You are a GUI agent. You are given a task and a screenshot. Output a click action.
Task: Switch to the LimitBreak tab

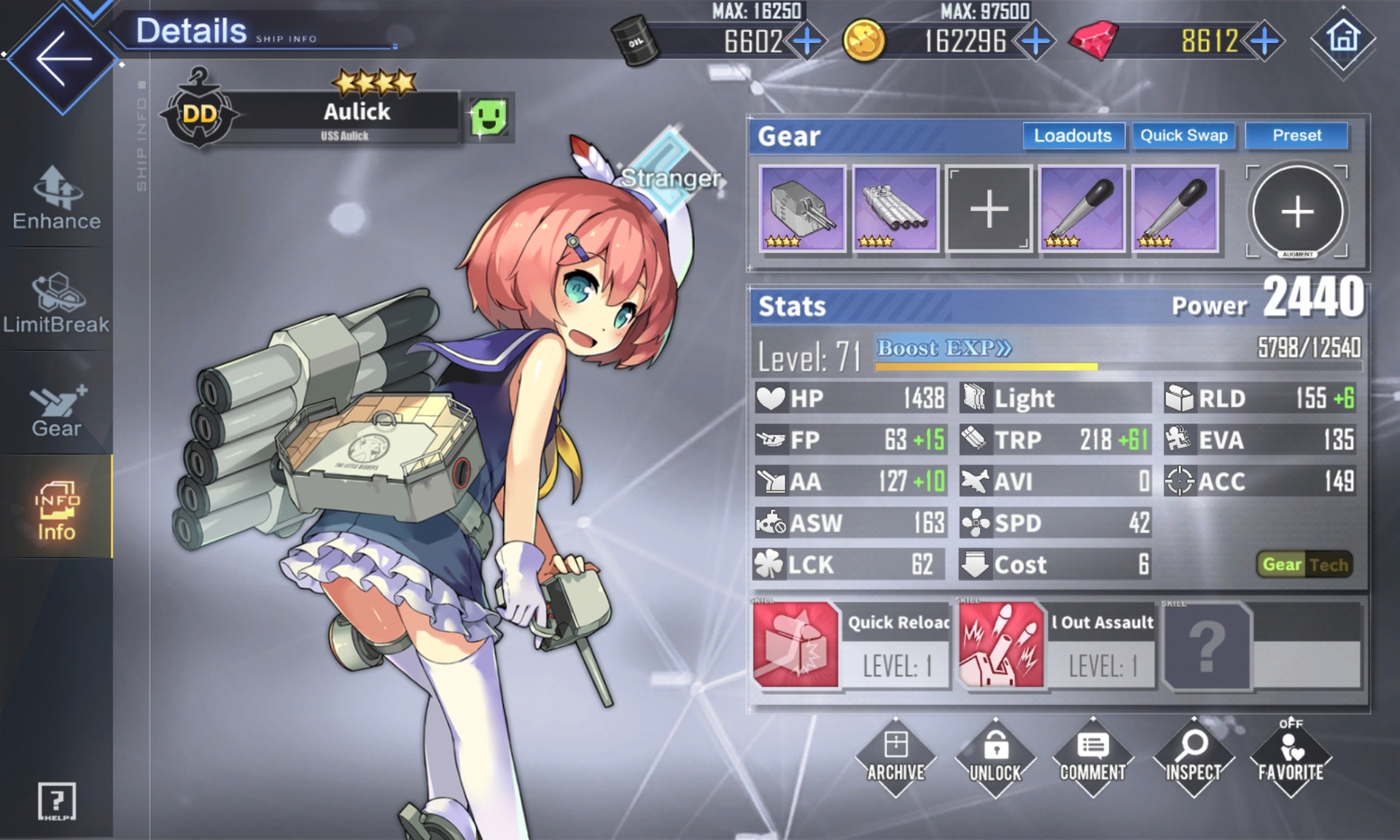pyautogui.click(x=56, y=303)
